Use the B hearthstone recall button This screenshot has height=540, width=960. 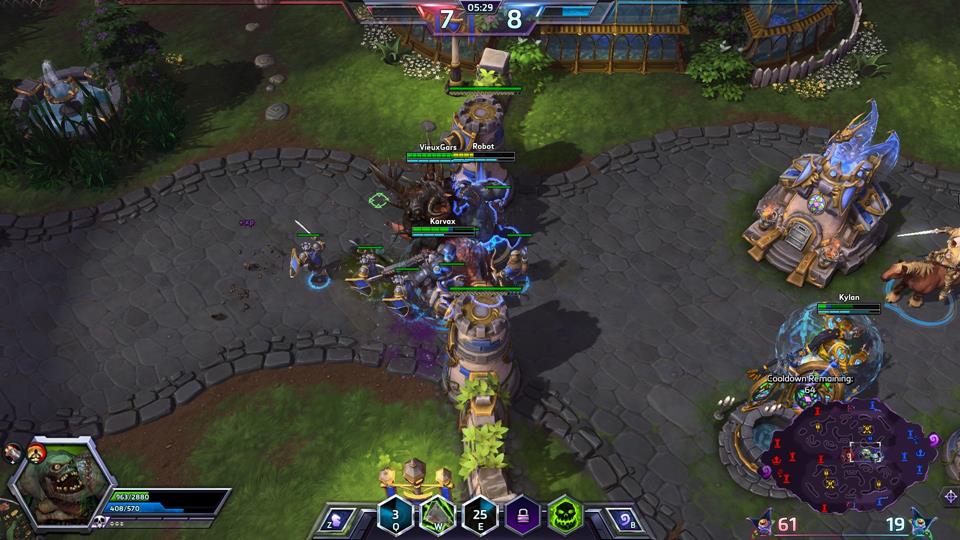click(x=622, y=520)
